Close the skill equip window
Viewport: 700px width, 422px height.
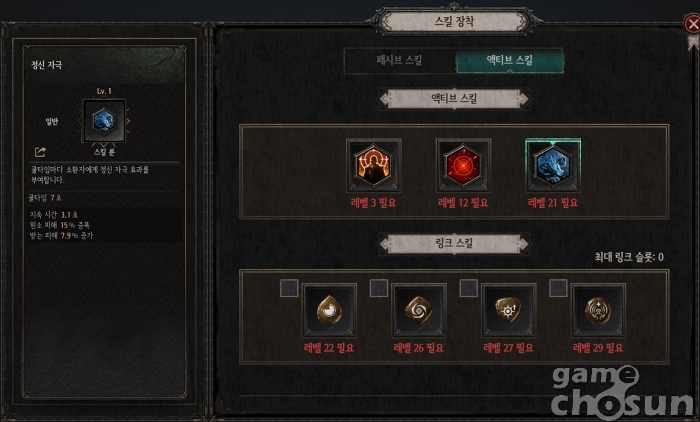pos(692,22)
